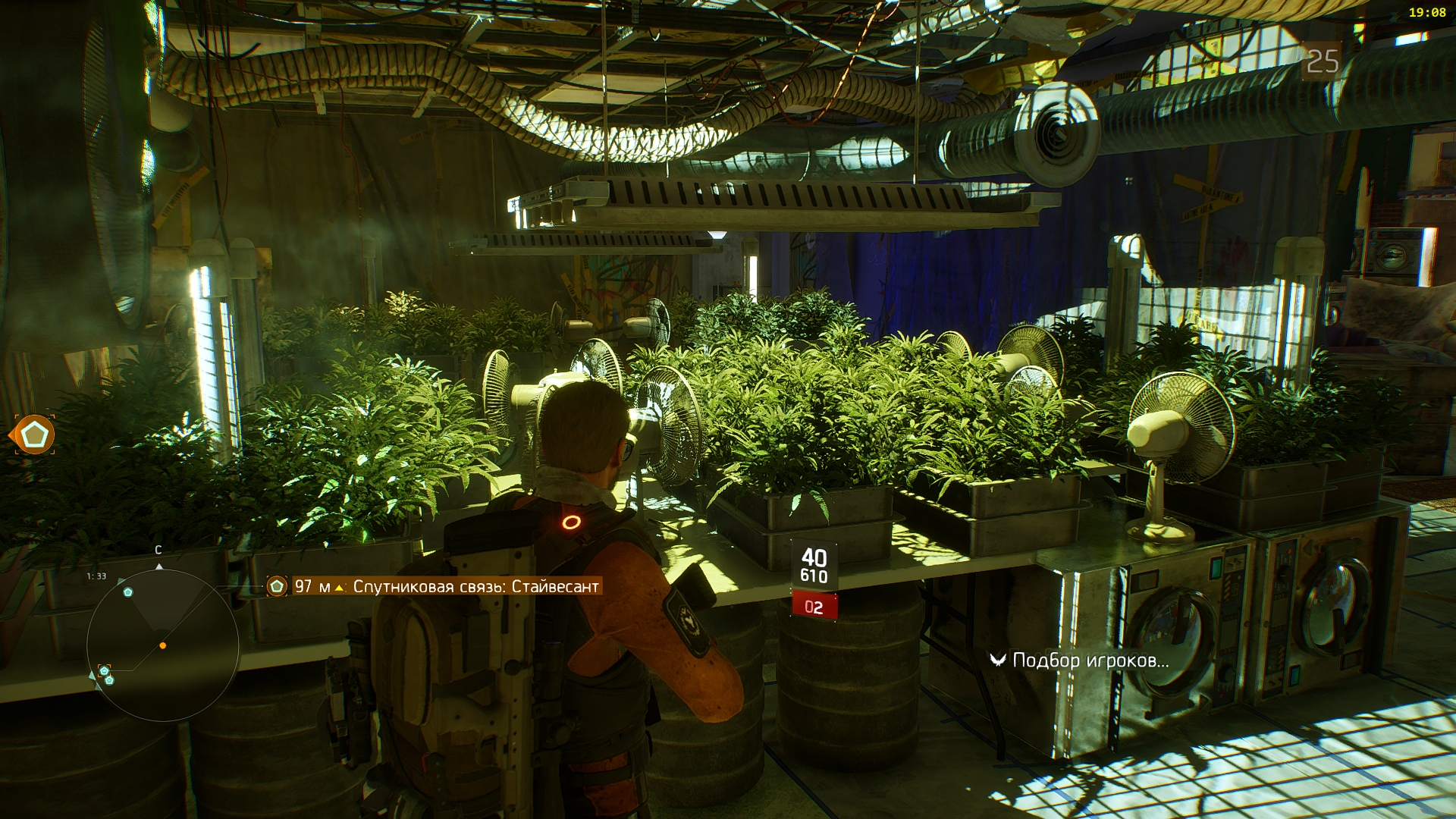This screenshot has height=819, width=1456.
Task: Click the small cyan pentagon below the bracketed minimap marker
Action: [x=108, y=681]
